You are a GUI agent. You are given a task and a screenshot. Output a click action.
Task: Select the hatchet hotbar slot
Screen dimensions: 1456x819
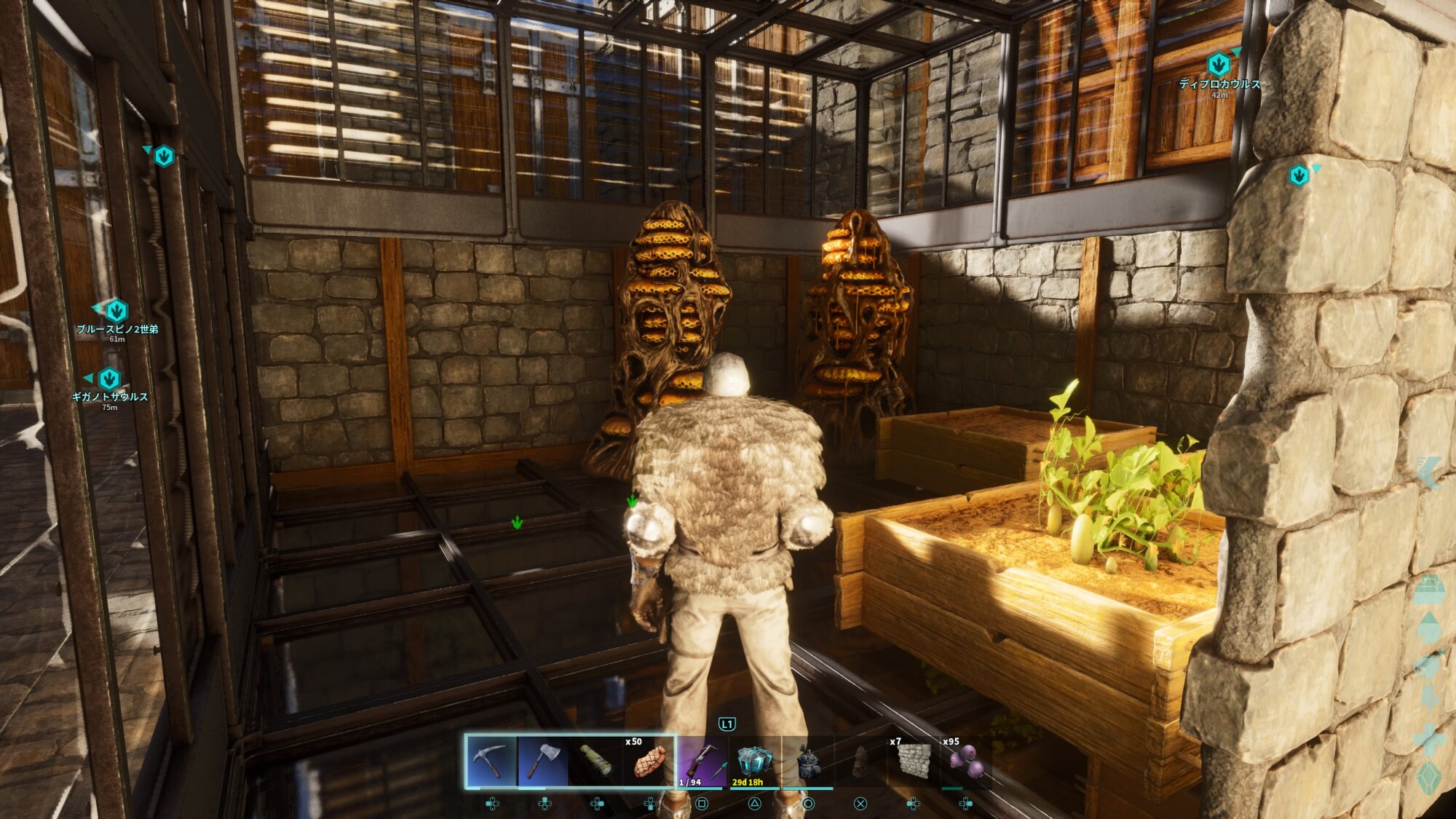544,761
